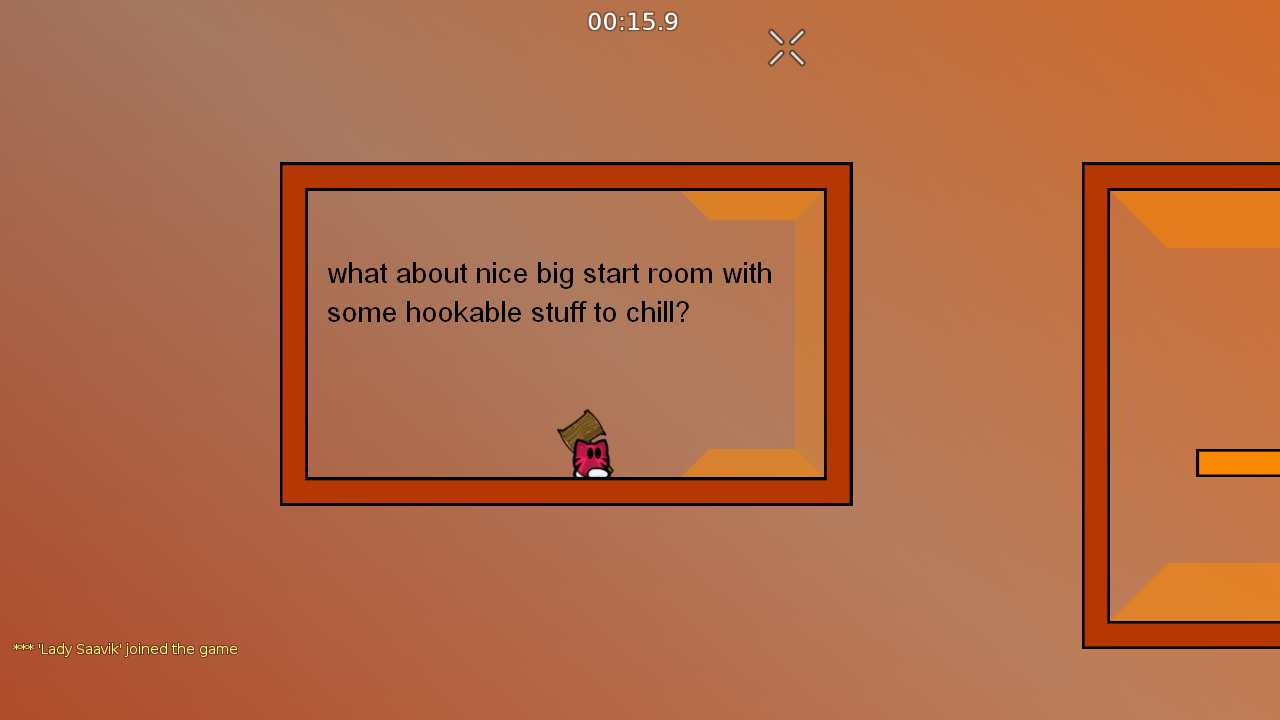Toggle the orange platform in the right room
Image resolution: width=1280 pixels, height=720 pixels.
click(x=1240, y=463)
